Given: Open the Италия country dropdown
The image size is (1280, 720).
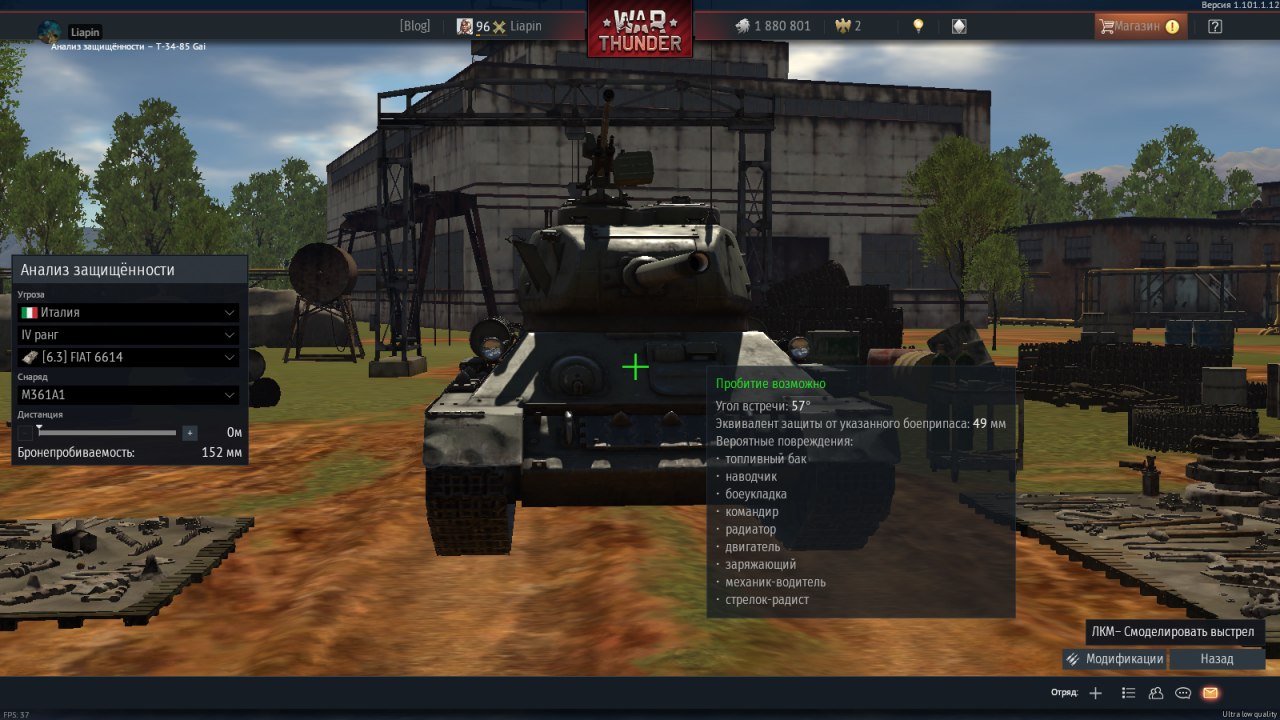Looking at the screenshot, I should (128, 312).
